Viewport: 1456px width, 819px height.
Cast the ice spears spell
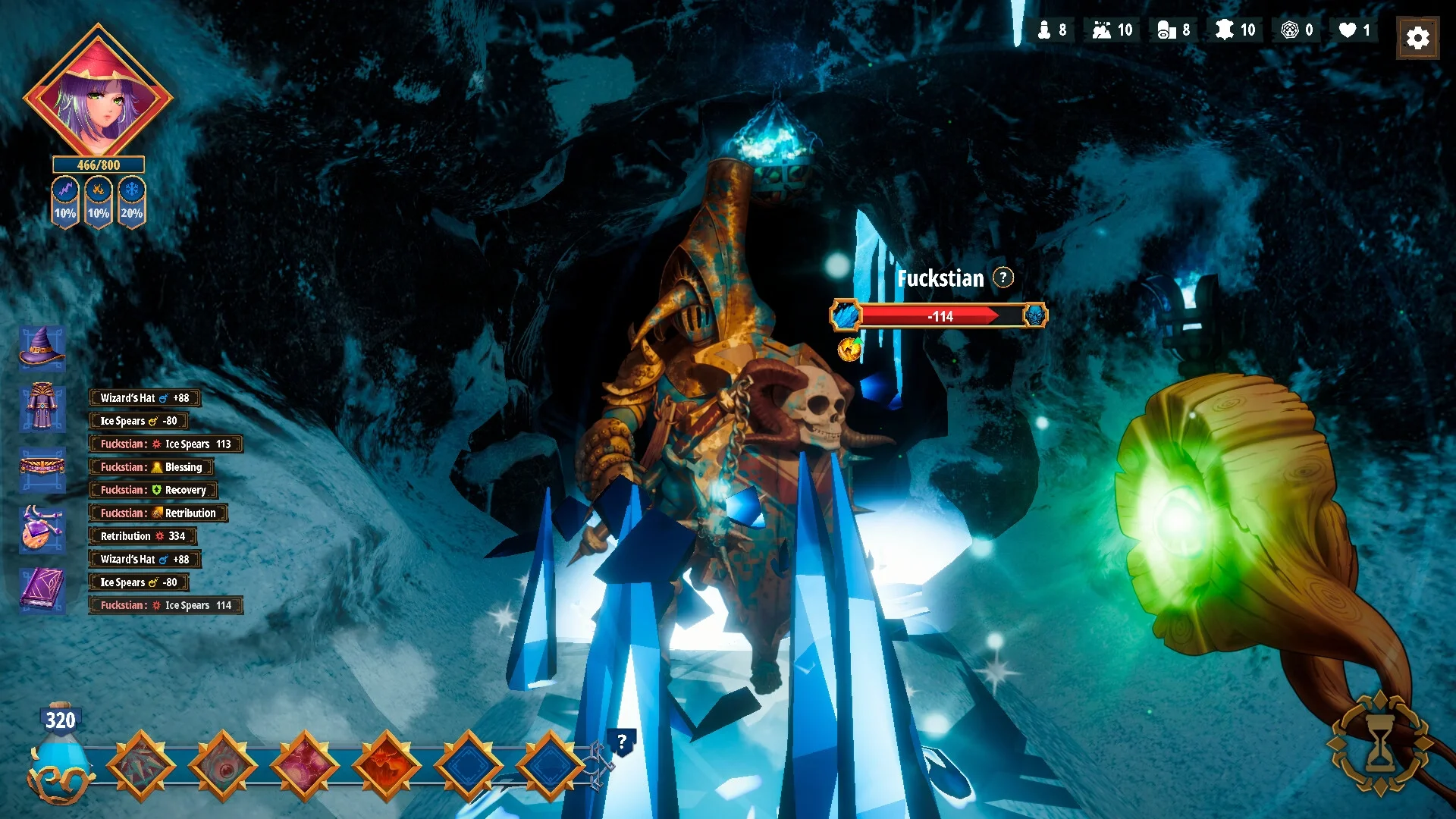tap(141, 766)
